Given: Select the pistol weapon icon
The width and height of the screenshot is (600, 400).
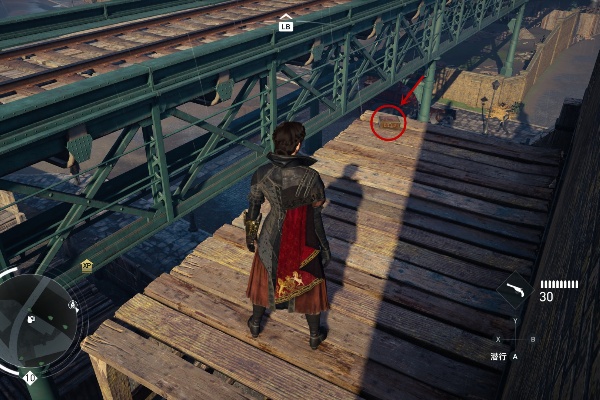Looking at the screenshot, I should tap(516, 291).
